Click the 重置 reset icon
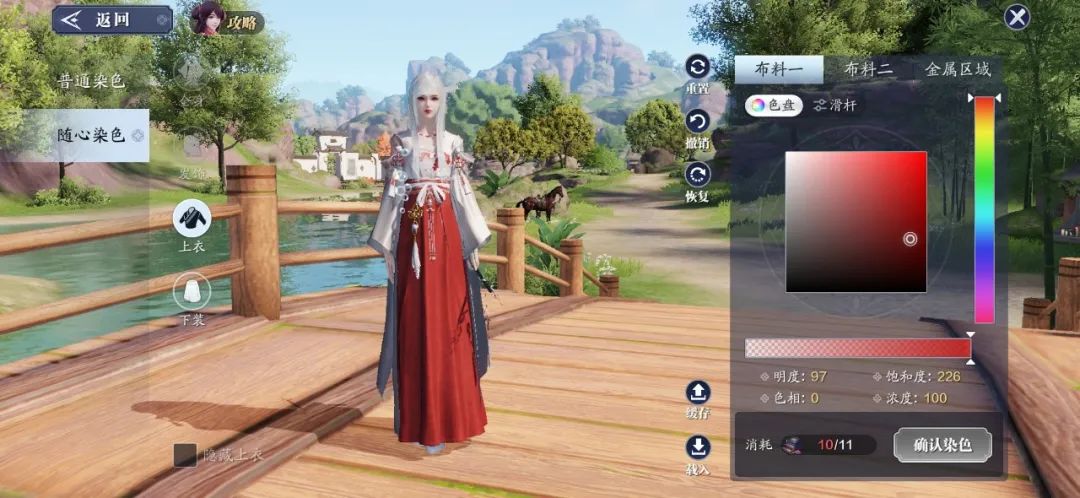The width and height of the screenshot is (1080, 498). point(697,68)
